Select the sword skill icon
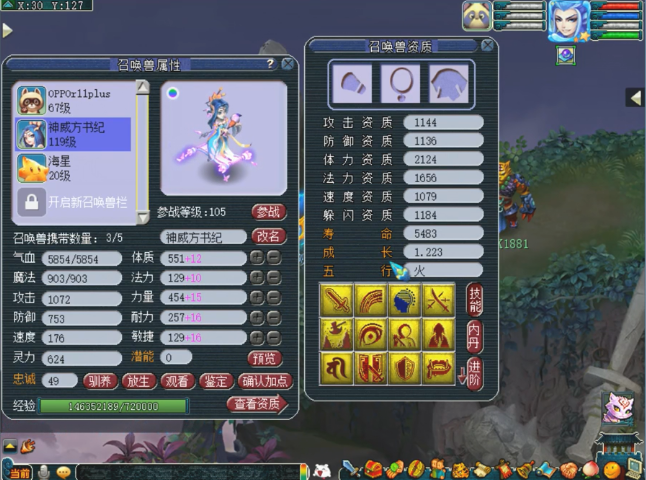The width and height of the screenshot is (646, 480). pos(336,298)
